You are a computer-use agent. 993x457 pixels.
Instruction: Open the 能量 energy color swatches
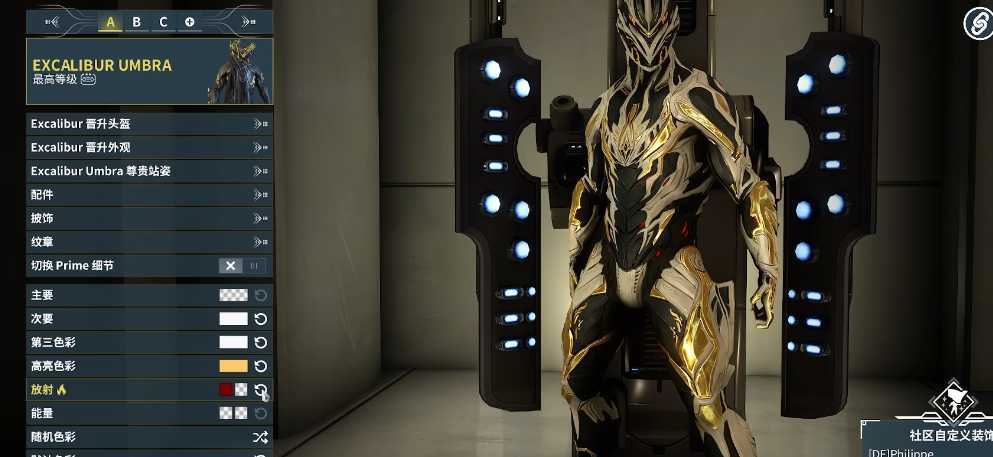click(x=233, y=413)
